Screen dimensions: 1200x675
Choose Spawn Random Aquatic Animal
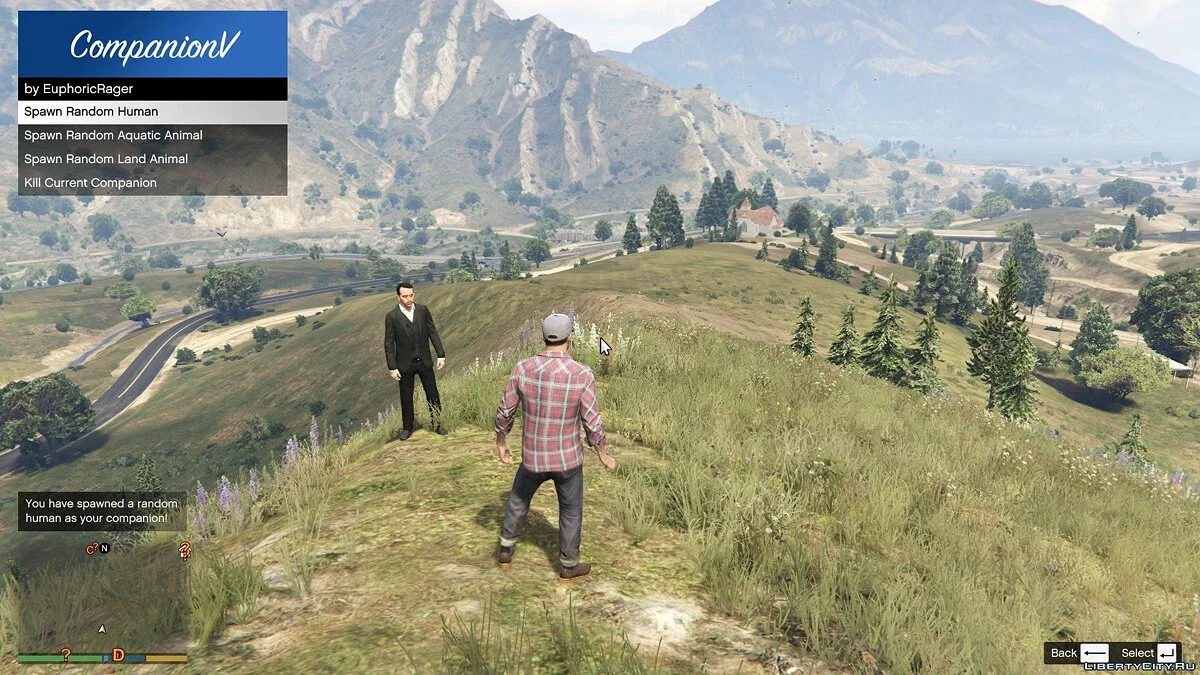tap(152, 135)
